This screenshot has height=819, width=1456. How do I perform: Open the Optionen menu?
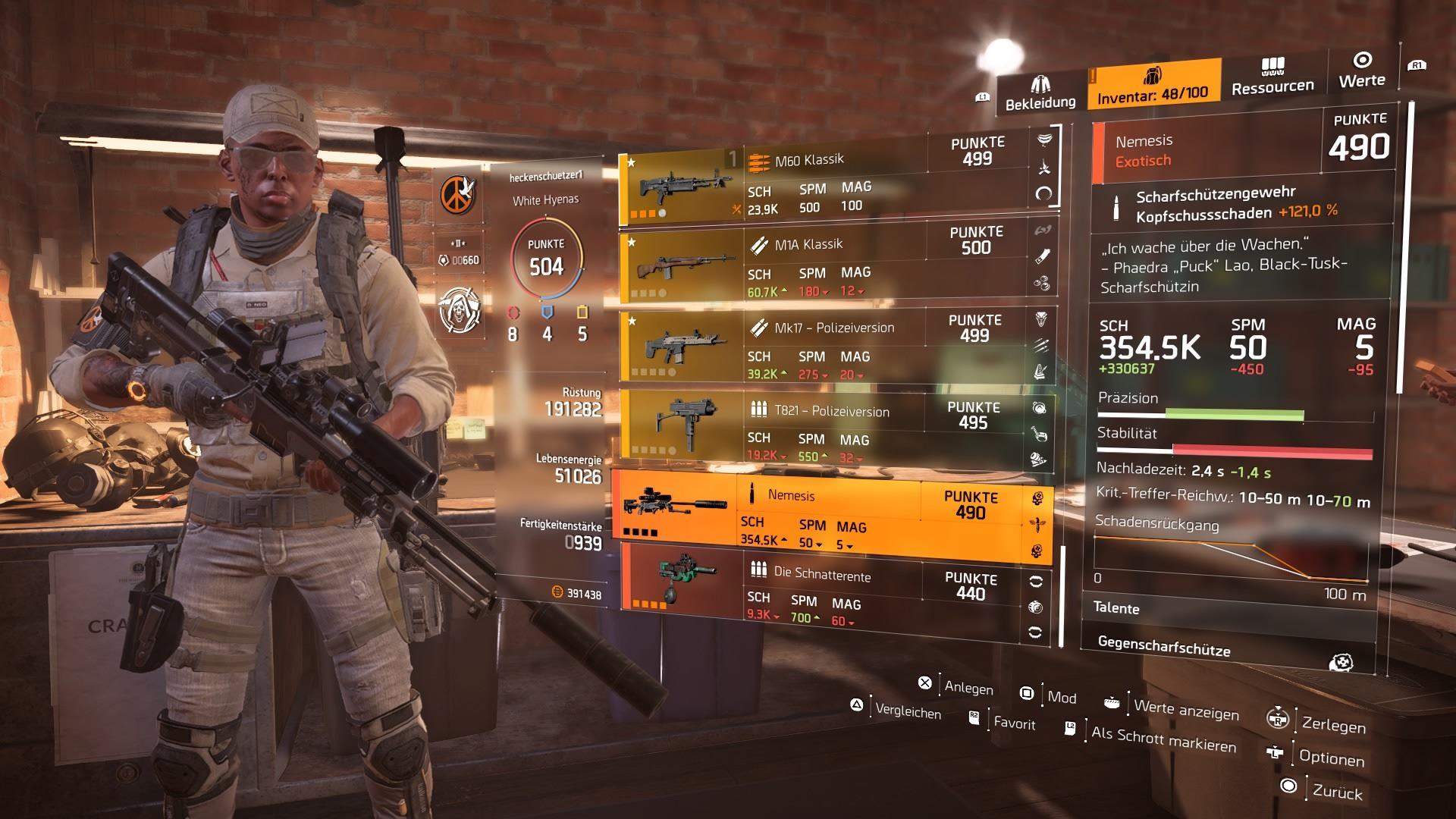point(1331,758)
